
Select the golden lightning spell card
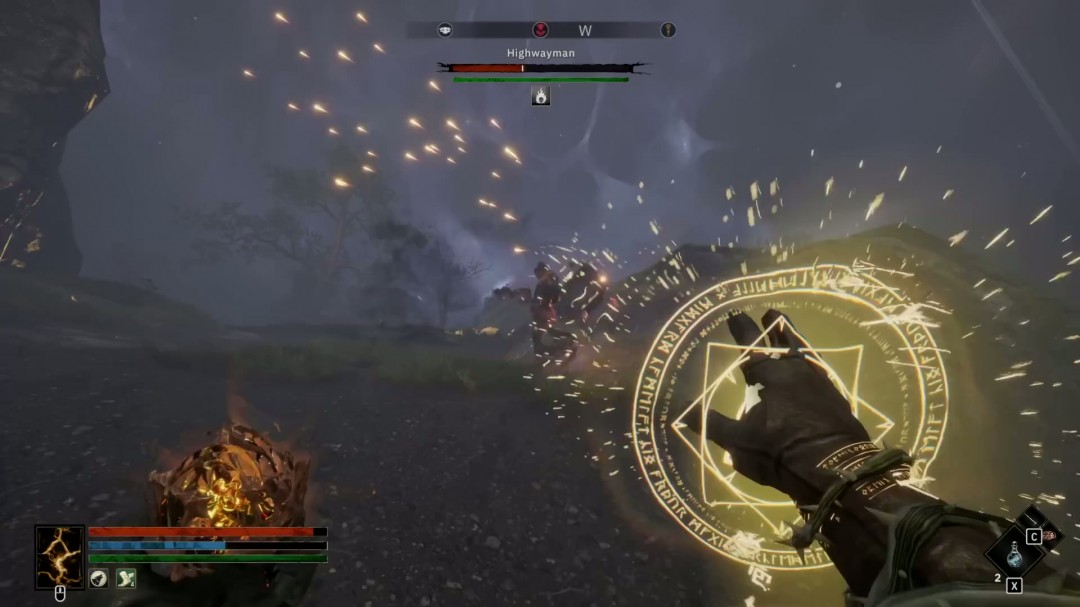[x=60, y=557]
